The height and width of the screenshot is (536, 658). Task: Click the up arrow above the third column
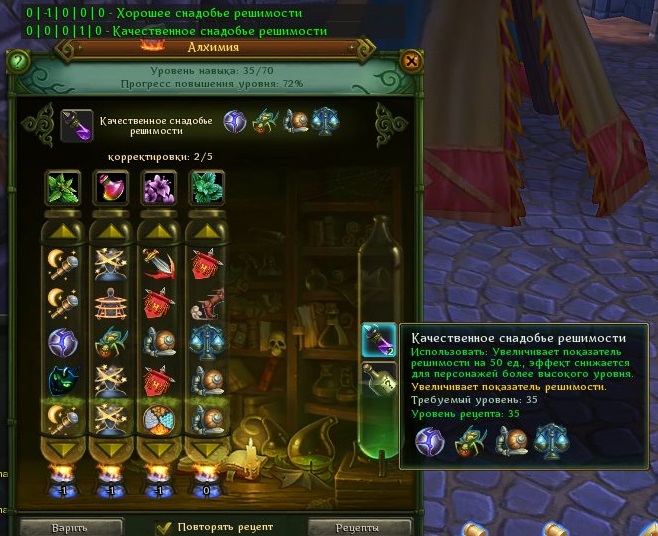click(158, 232)
